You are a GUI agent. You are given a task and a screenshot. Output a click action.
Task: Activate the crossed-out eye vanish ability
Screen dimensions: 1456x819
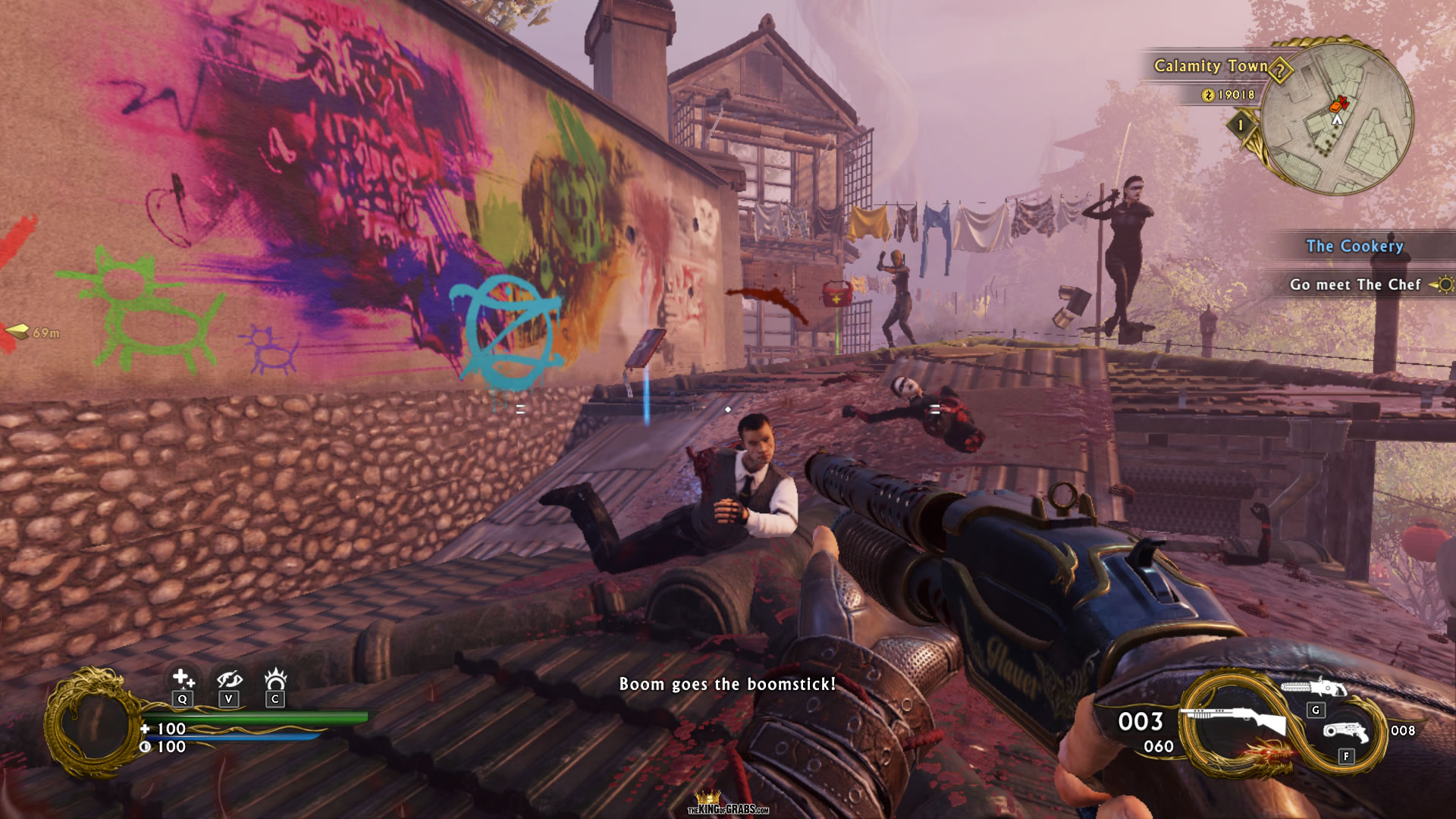[229, 678]
